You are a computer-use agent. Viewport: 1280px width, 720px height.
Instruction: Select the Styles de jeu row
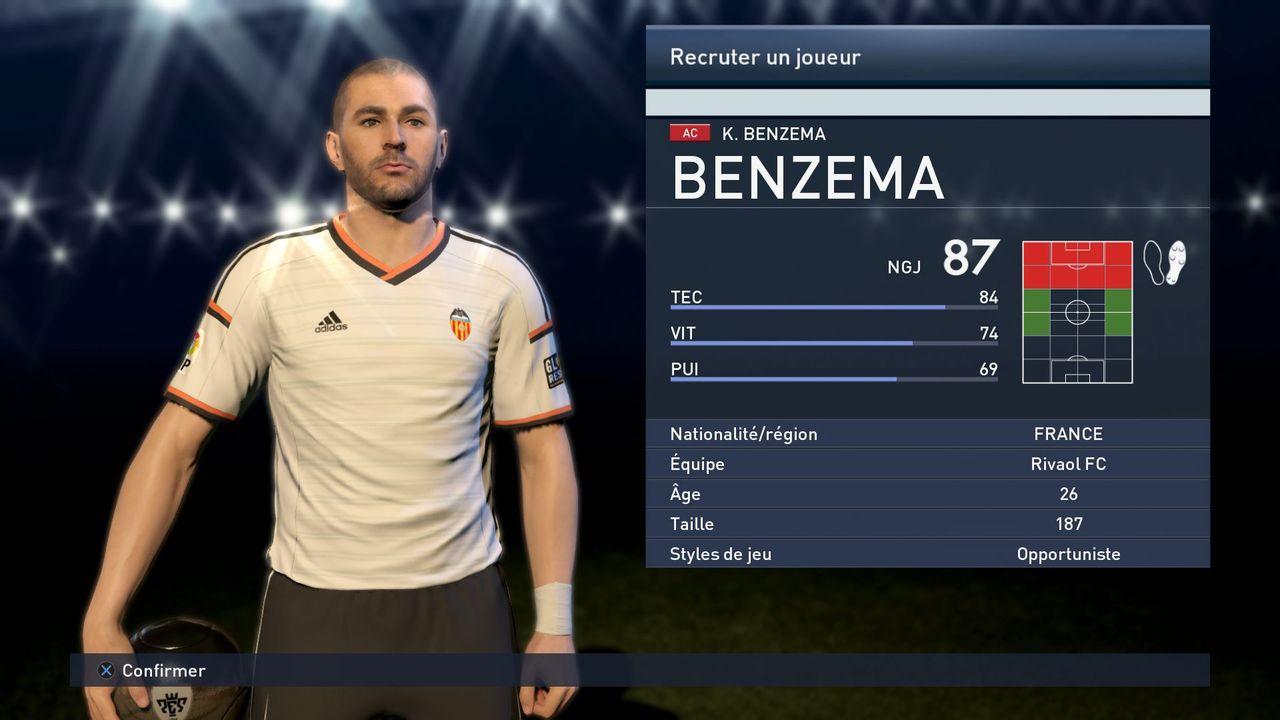coord(927,554)
